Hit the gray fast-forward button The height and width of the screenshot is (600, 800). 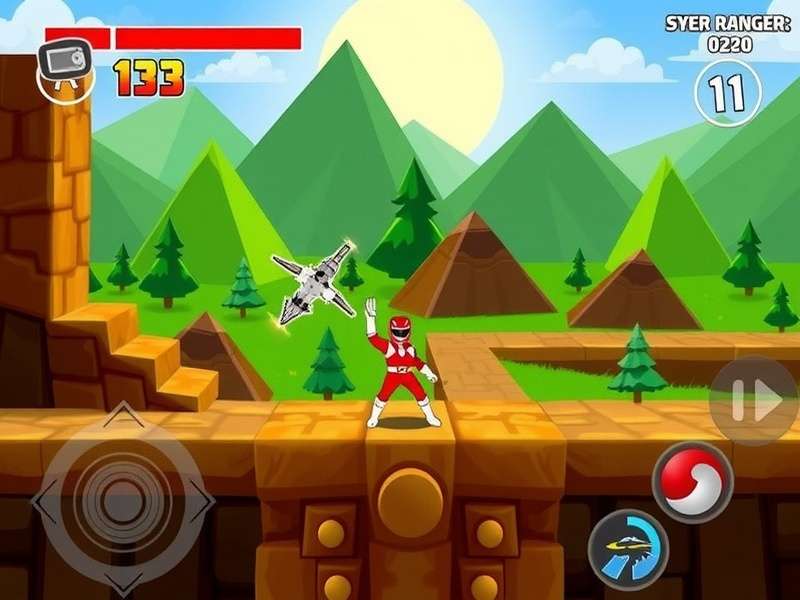(754, 401)
